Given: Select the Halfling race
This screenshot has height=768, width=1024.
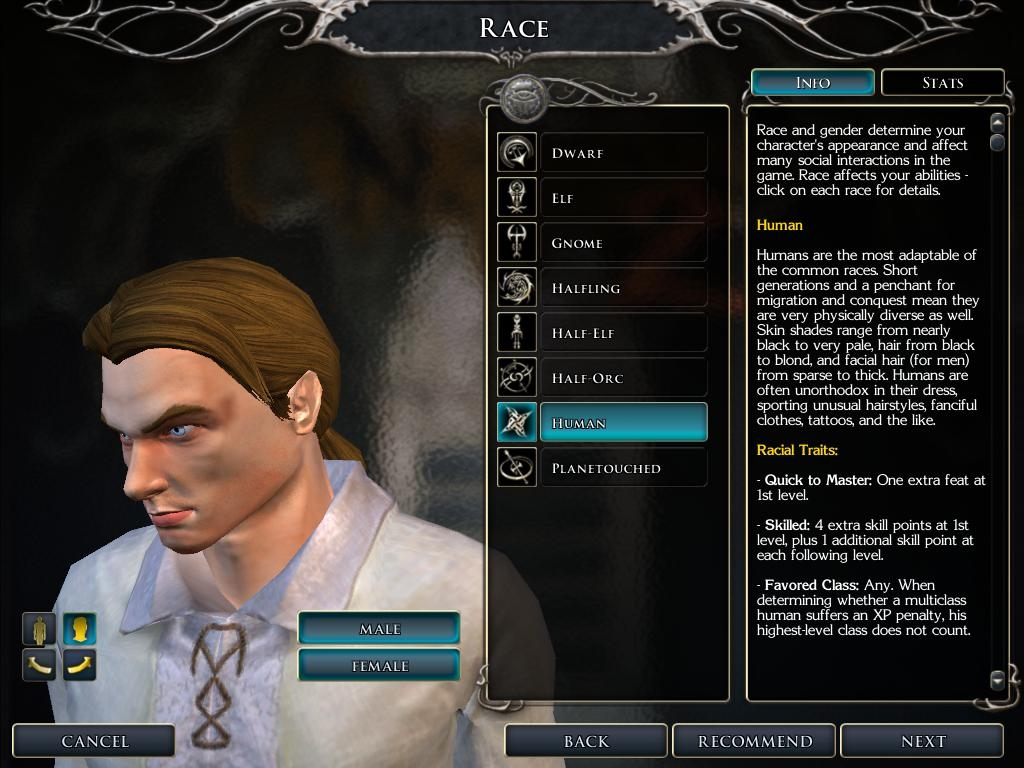Looking at the screenshot, I should [622, 288].
